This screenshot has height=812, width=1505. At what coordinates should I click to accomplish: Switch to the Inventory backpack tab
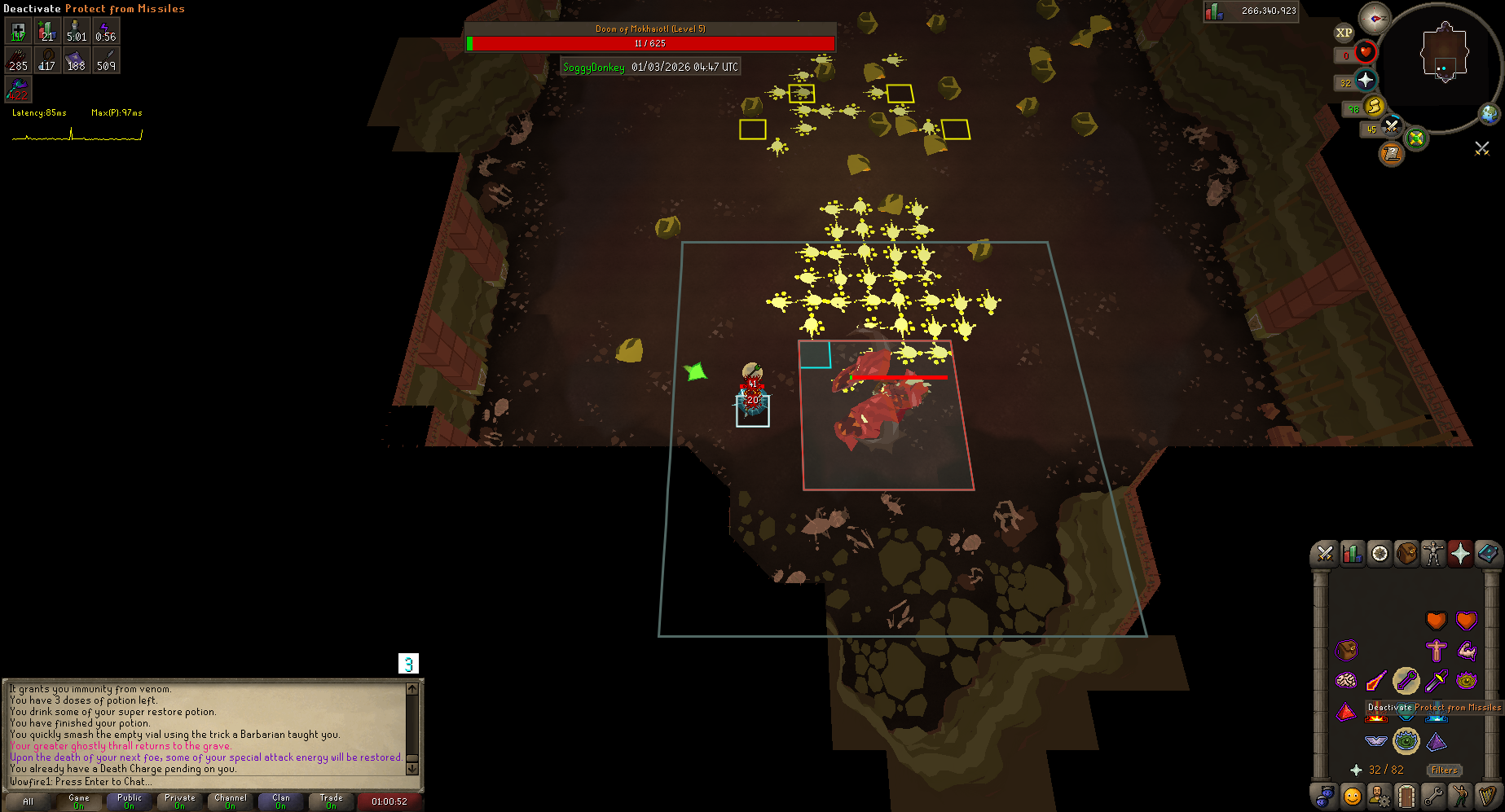(x=1406, y=554)
